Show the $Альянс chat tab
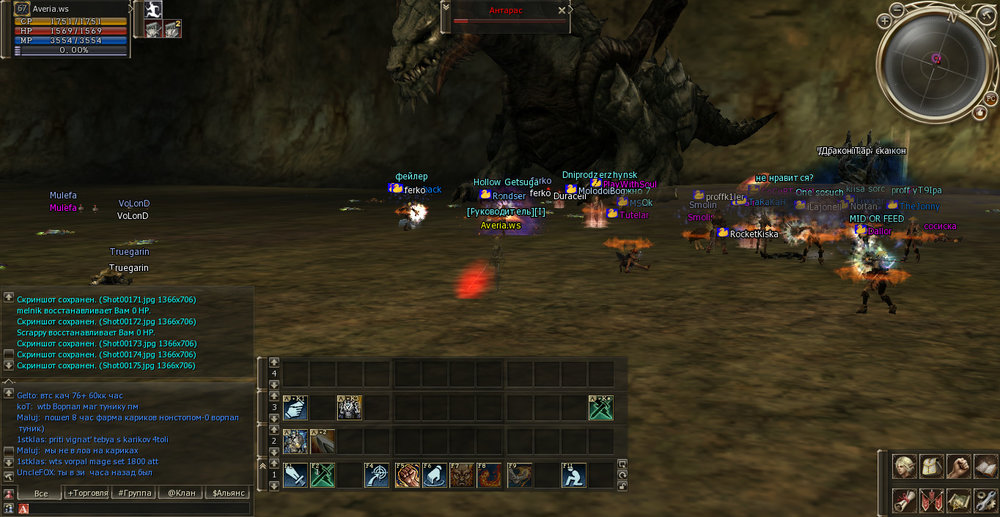This screenshot has height=517, width=1000. [229, 493]
